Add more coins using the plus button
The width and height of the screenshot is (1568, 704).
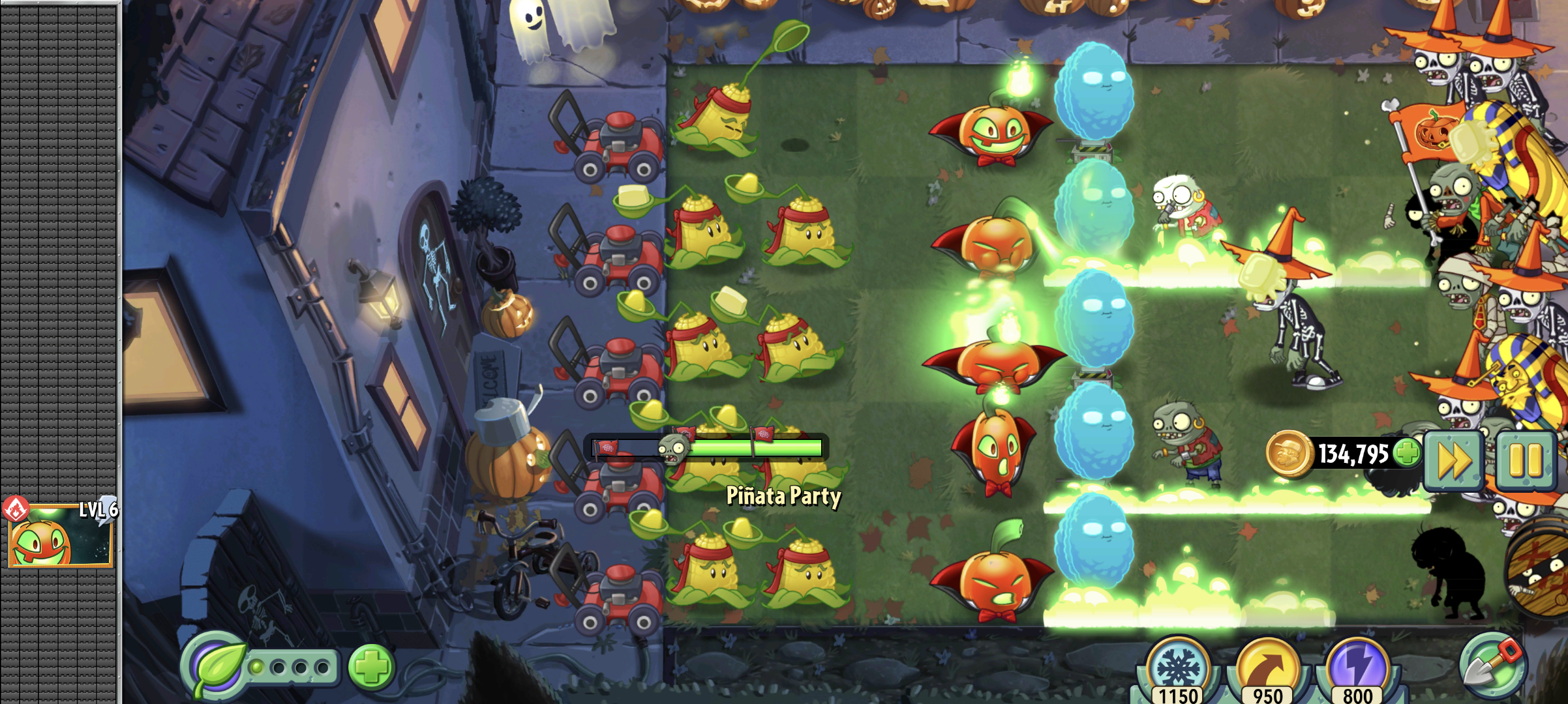tap(1406, 452)
